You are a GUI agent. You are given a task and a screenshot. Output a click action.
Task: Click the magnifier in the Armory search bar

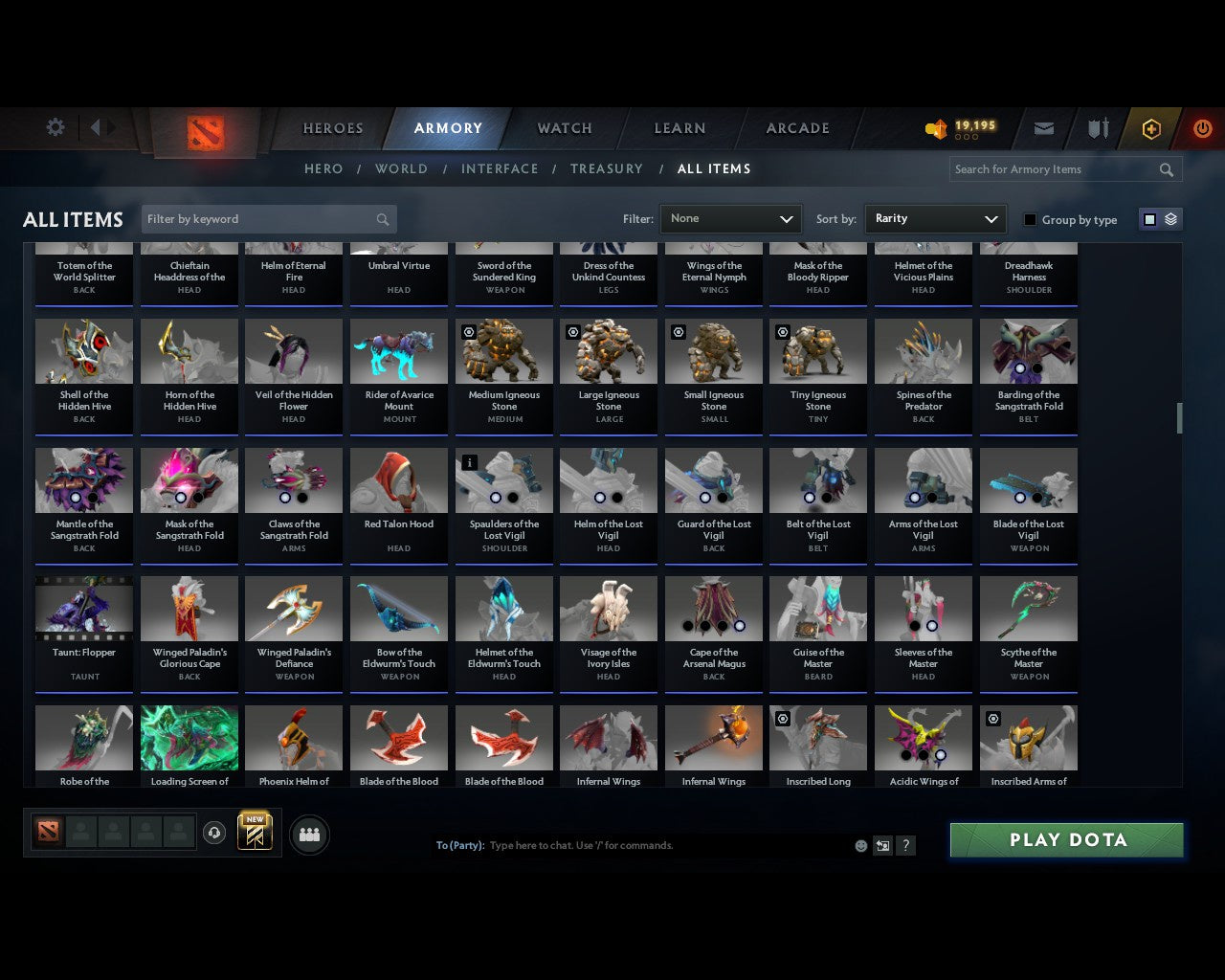tap(1167, 169)
